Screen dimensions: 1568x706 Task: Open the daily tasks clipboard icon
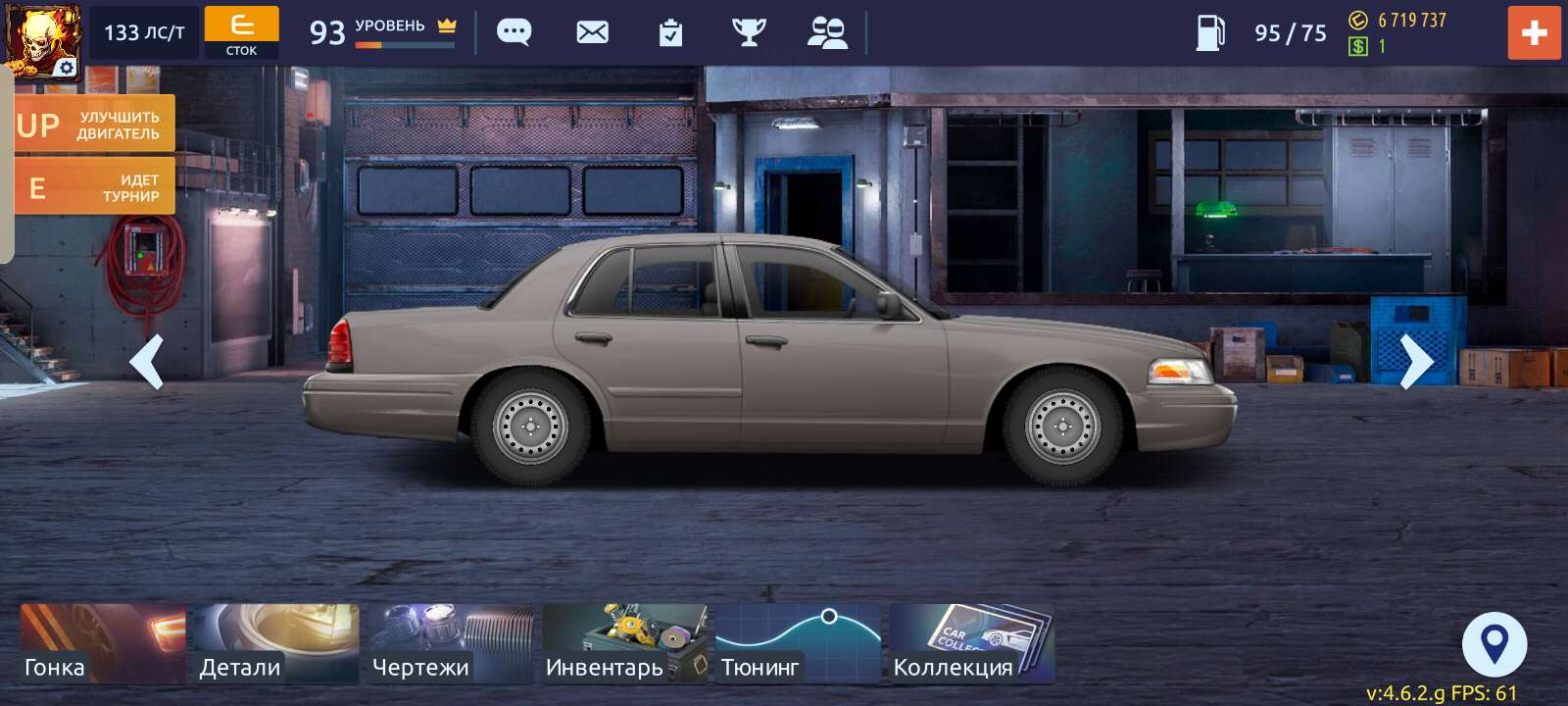(670, 32)
